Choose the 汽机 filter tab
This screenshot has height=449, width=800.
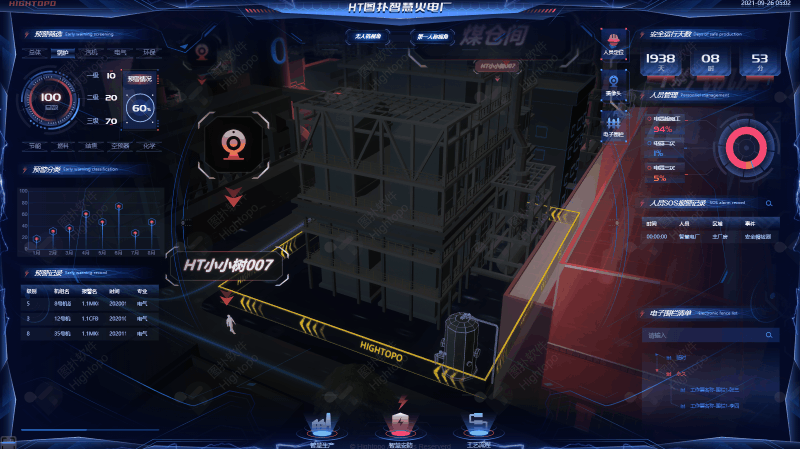pyautogui.click(x=91, y=51)
